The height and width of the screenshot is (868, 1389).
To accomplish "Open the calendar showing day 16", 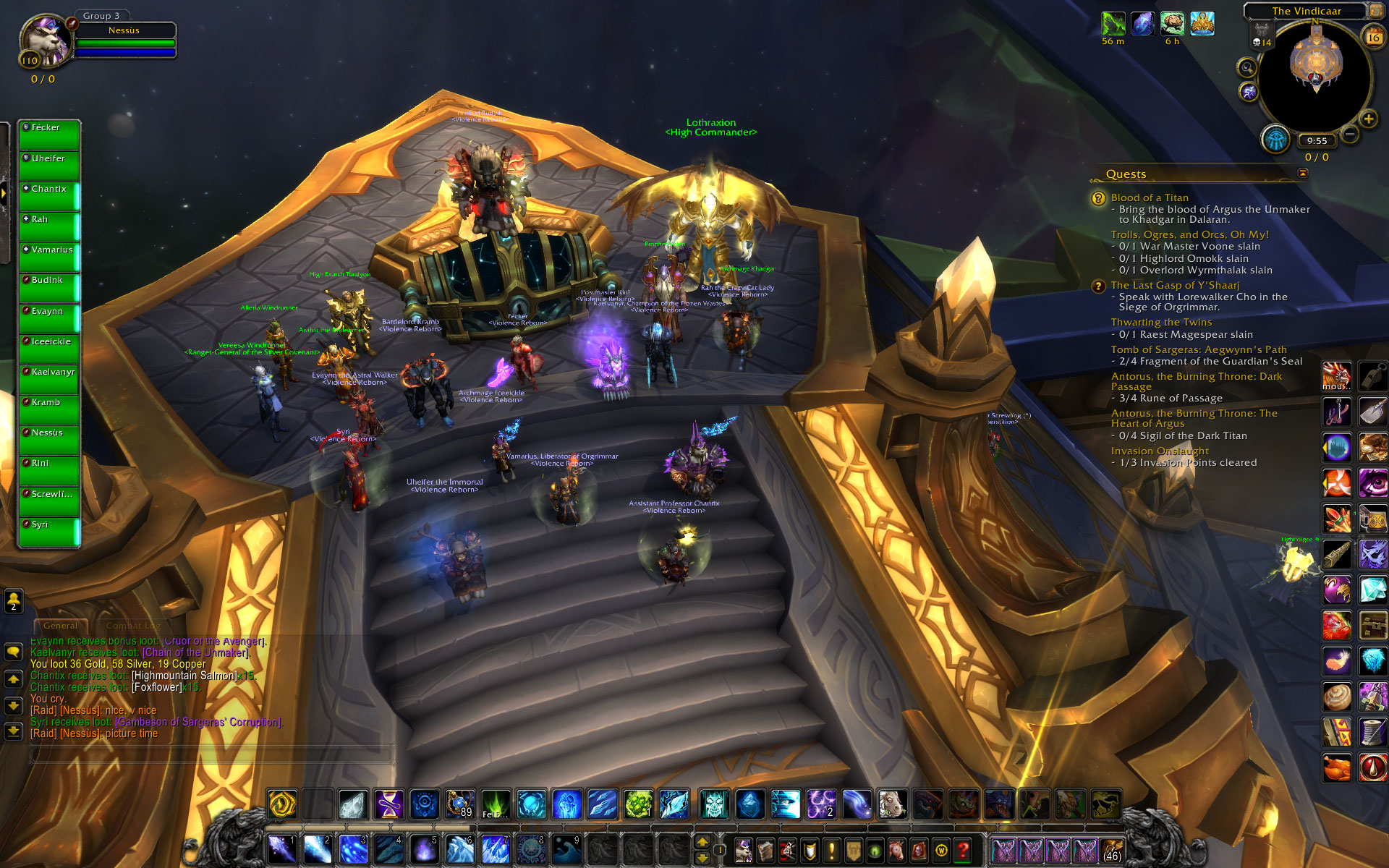I will coord(1373,37).
